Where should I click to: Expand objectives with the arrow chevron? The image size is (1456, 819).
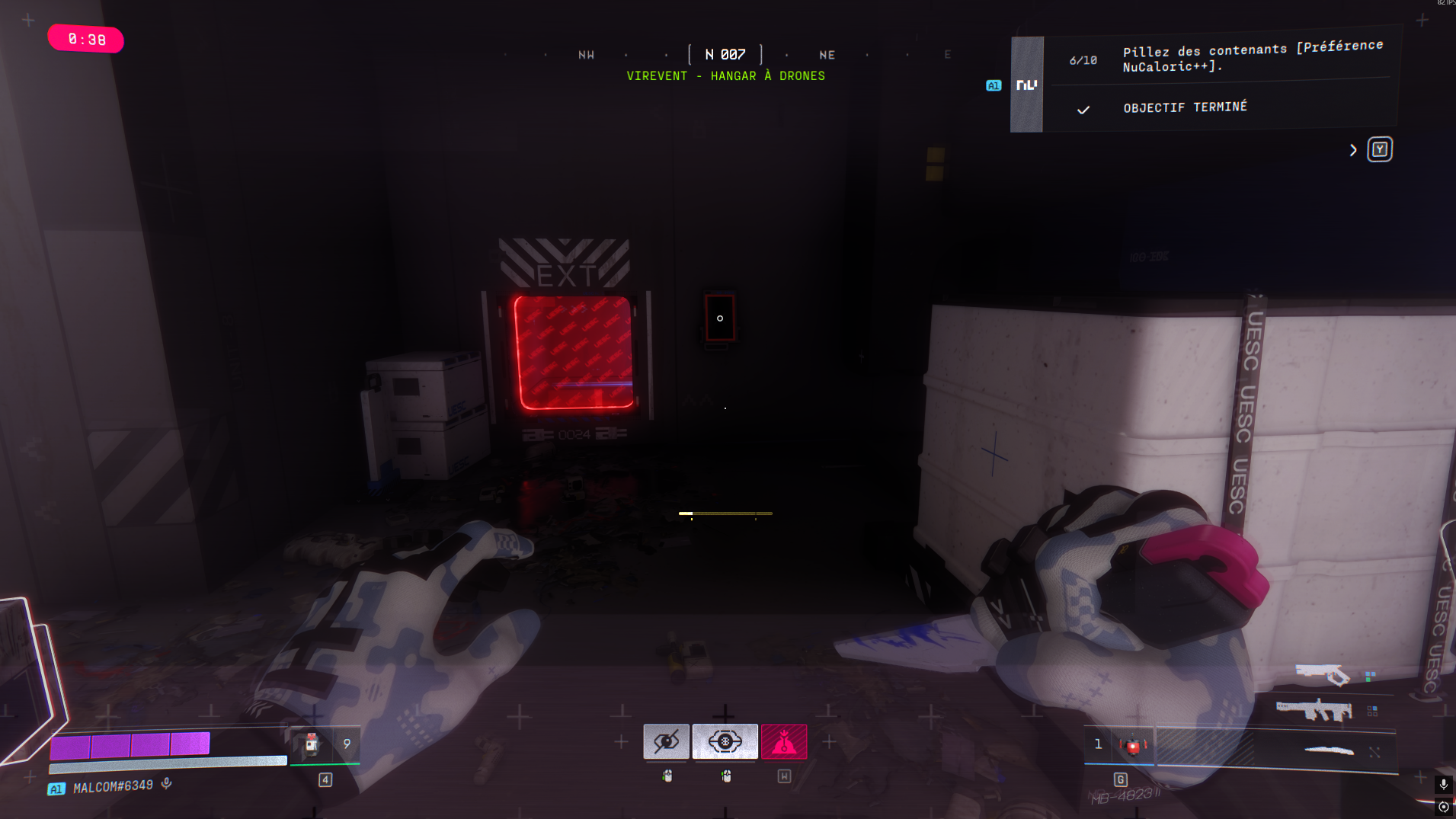click(1353, 150)
